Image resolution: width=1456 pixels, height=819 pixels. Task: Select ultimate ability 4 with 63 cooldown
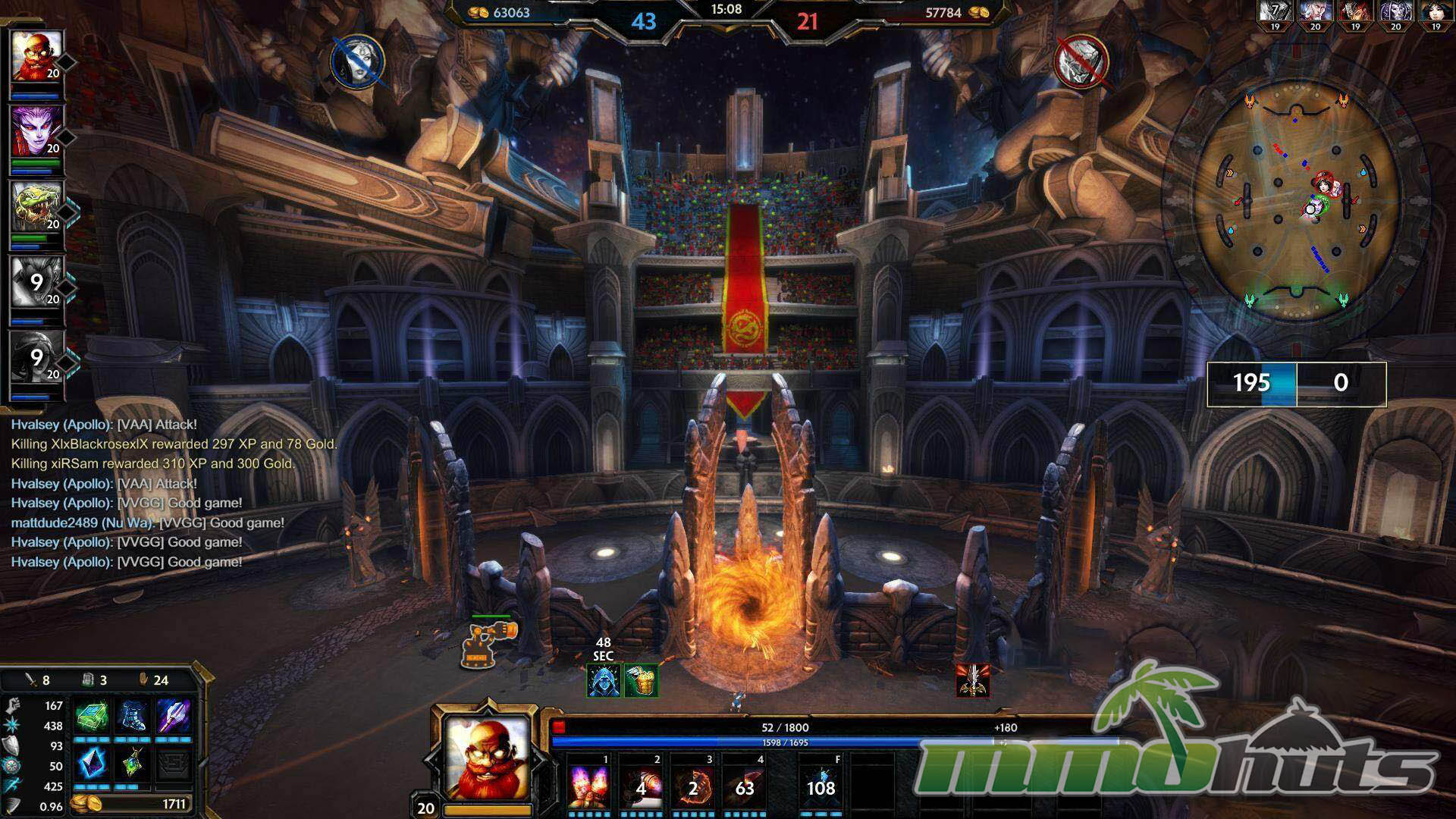(x=745, y=786)
